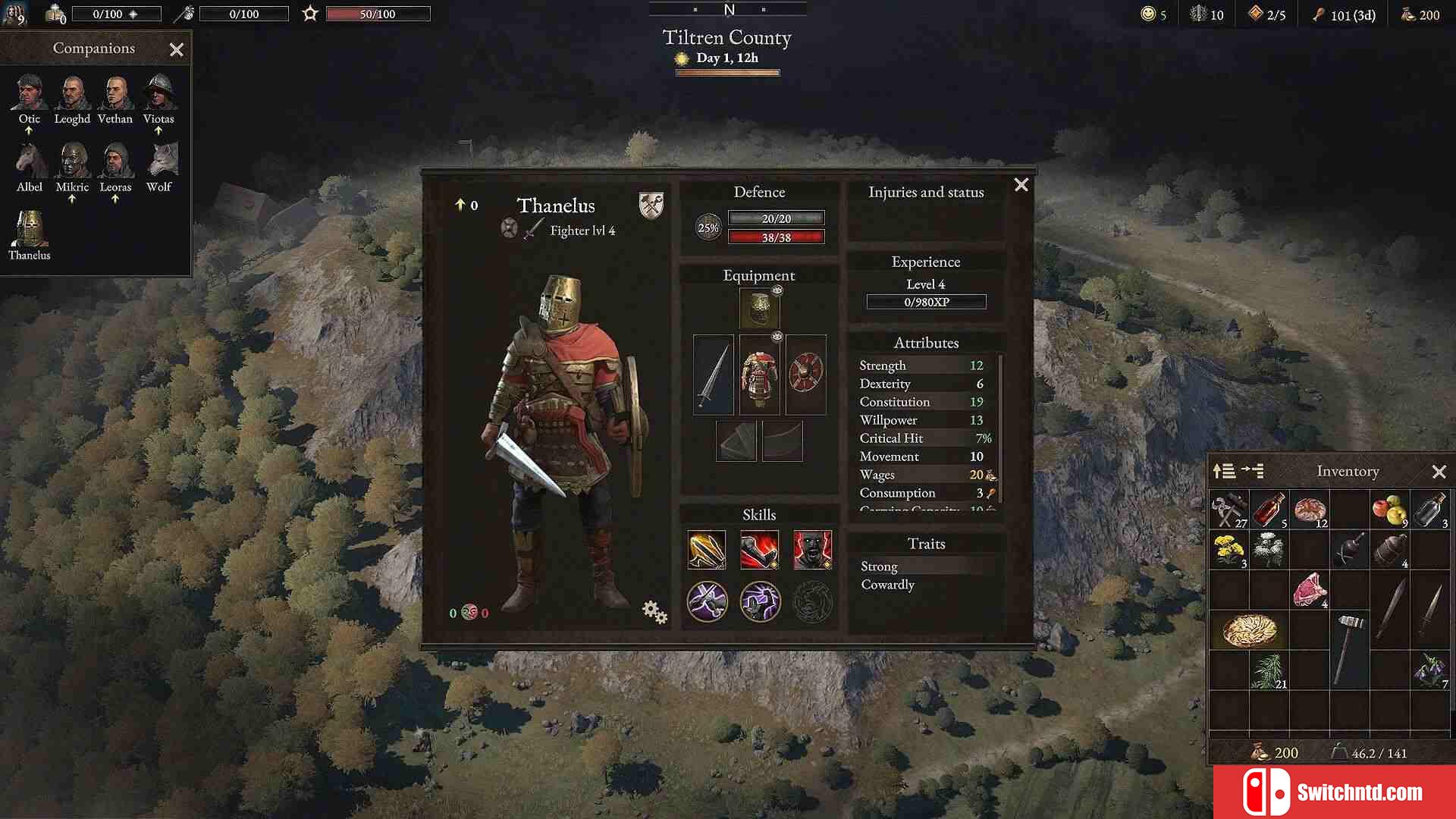Close the Companions panel

click(177, 50)
